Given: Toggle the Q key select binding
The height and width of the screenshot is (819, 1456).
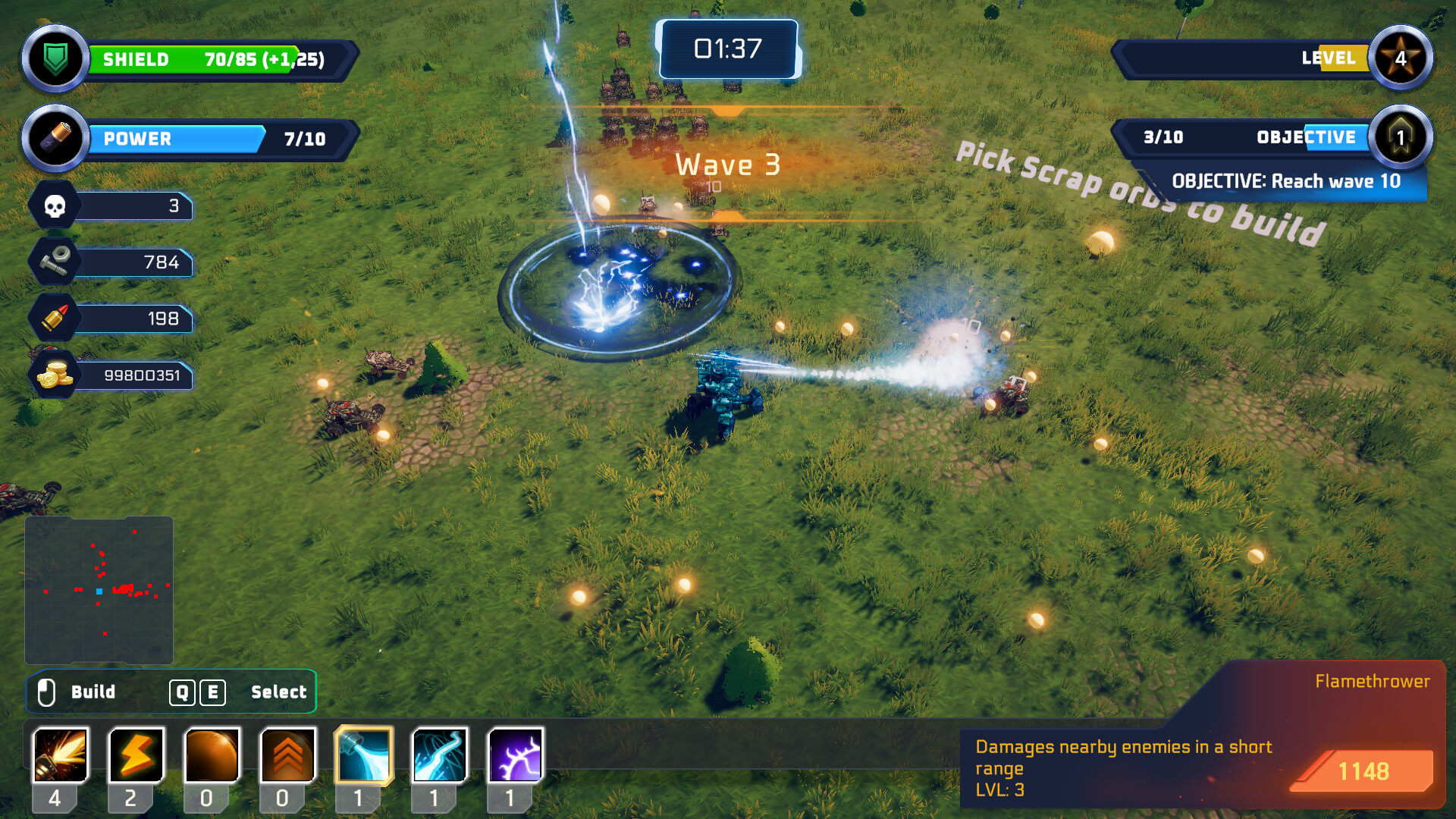Looking at the screenshot, I should point(180,692).
